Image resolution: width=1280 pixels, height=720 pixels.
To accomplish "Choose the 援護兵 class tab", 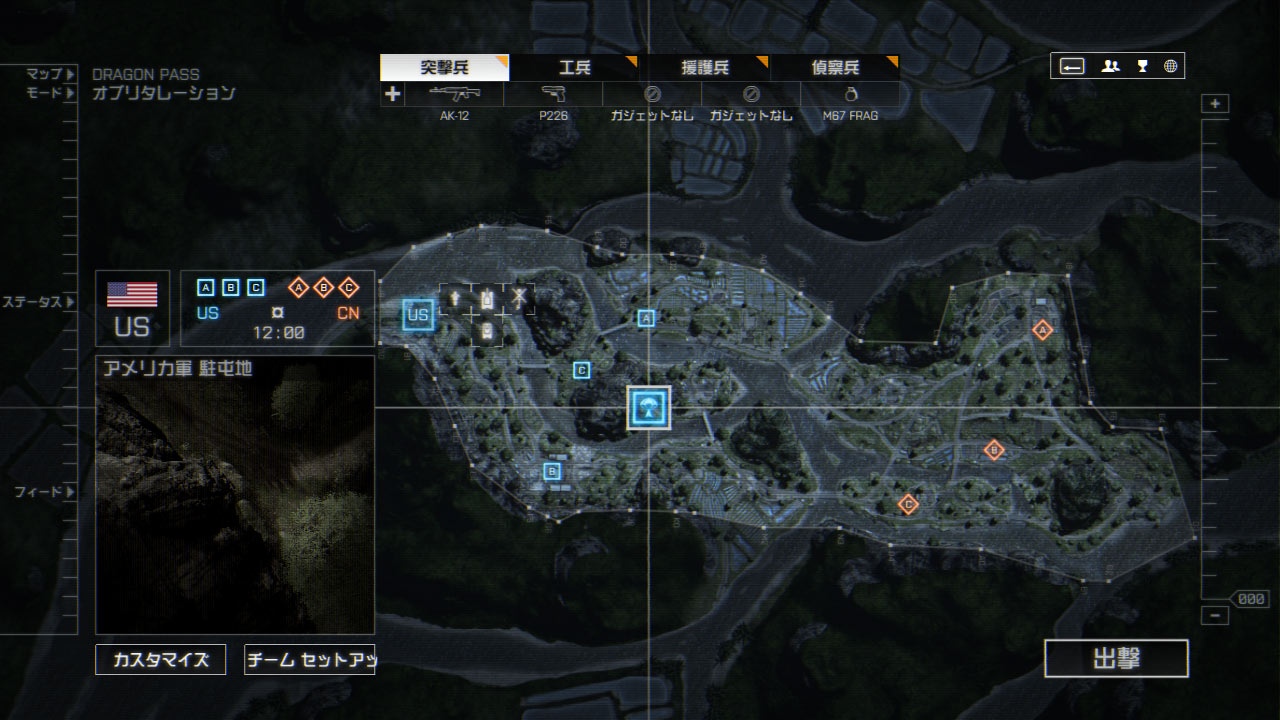I will point(705,68).
